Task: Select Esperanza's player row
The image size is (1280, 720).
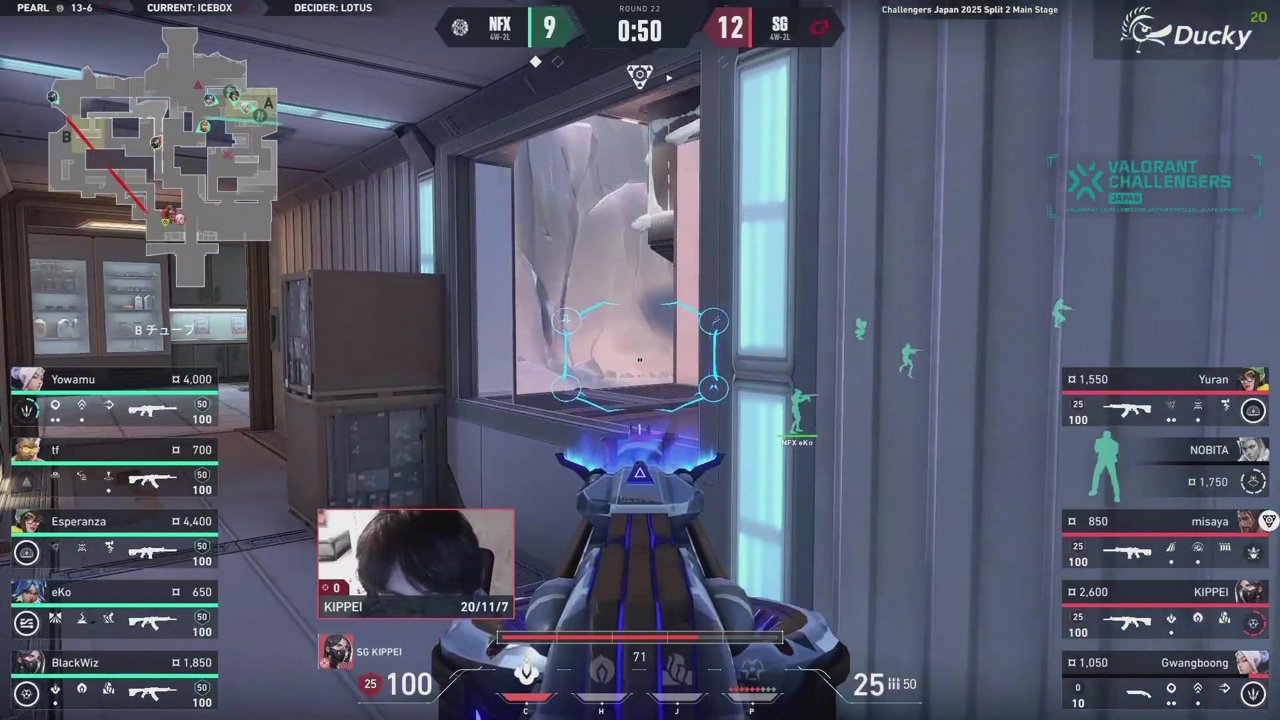Action: [x=115, y=537]
